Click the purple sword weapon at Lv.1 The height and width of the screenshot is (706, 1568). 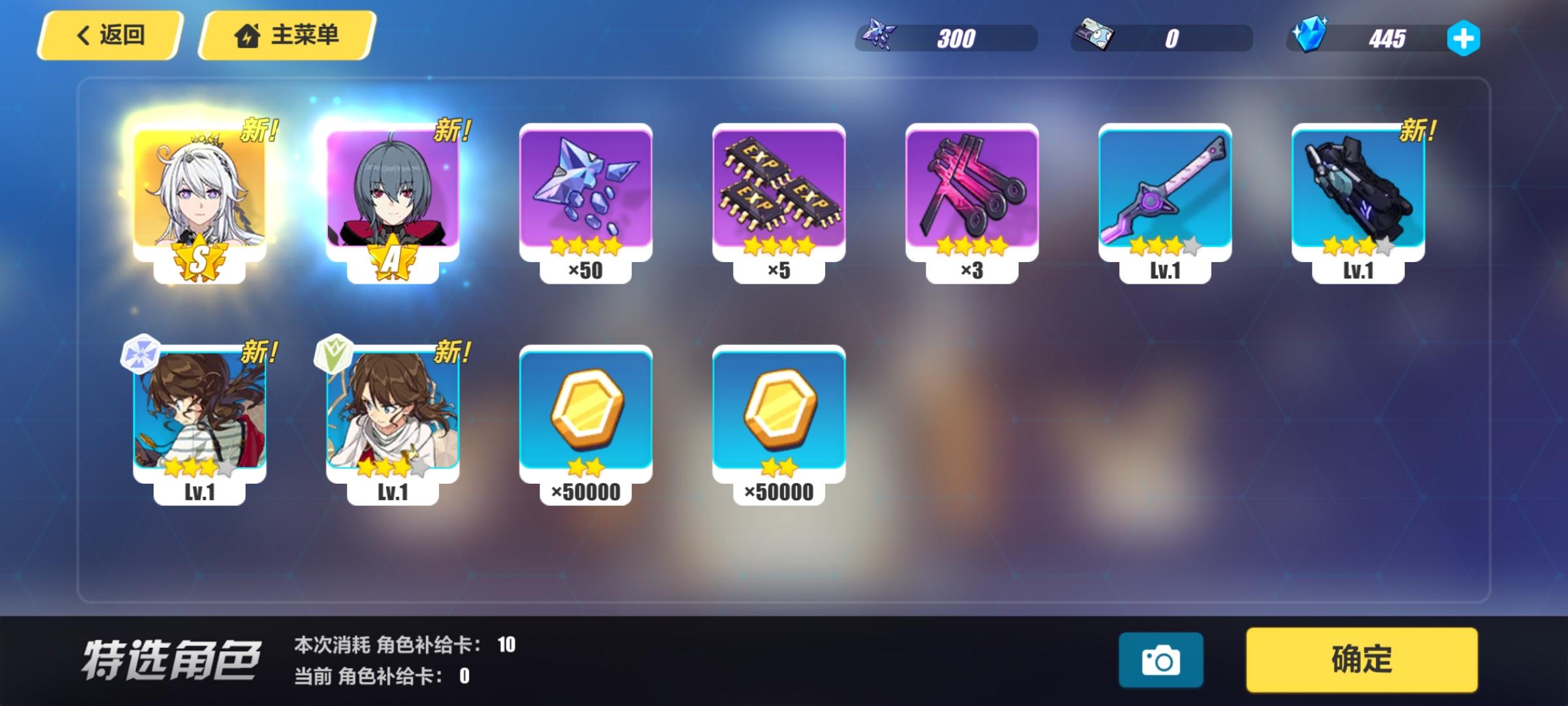coord(1167,193)
